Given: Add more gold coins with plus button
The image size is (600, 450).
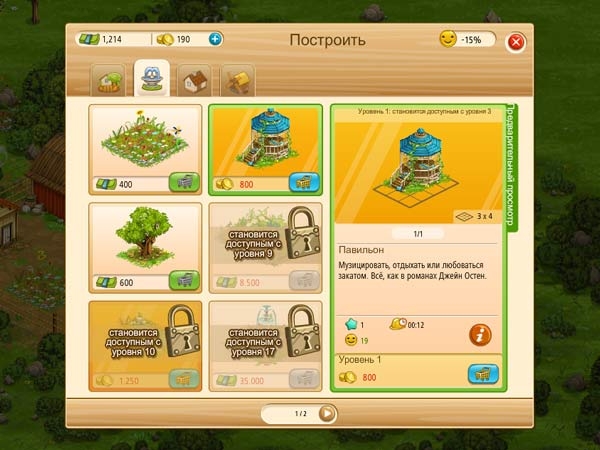Looking at the screenshot, I should pyautogui.click(x=215, y=40).
